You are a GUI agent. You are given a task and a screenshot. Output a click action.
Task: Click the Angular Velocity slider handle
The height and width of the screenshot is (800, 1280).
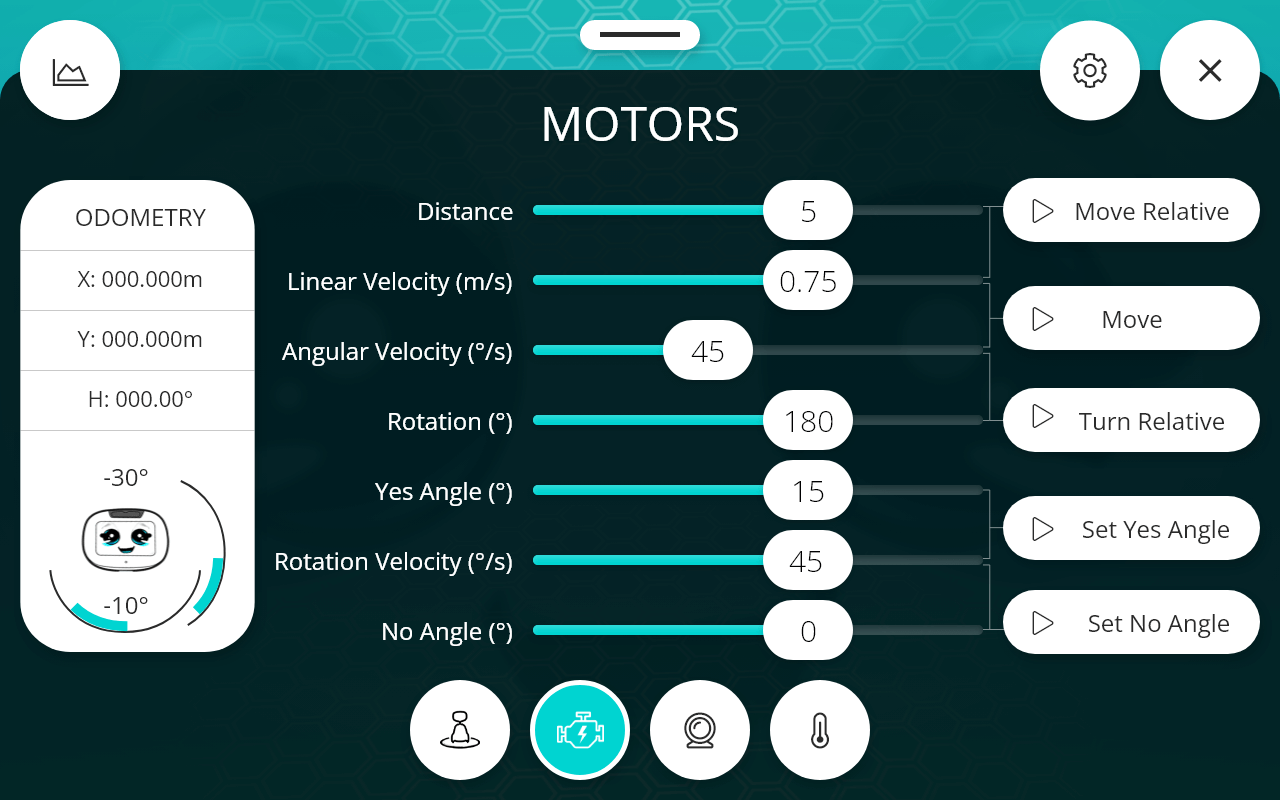tap(708, 351)
